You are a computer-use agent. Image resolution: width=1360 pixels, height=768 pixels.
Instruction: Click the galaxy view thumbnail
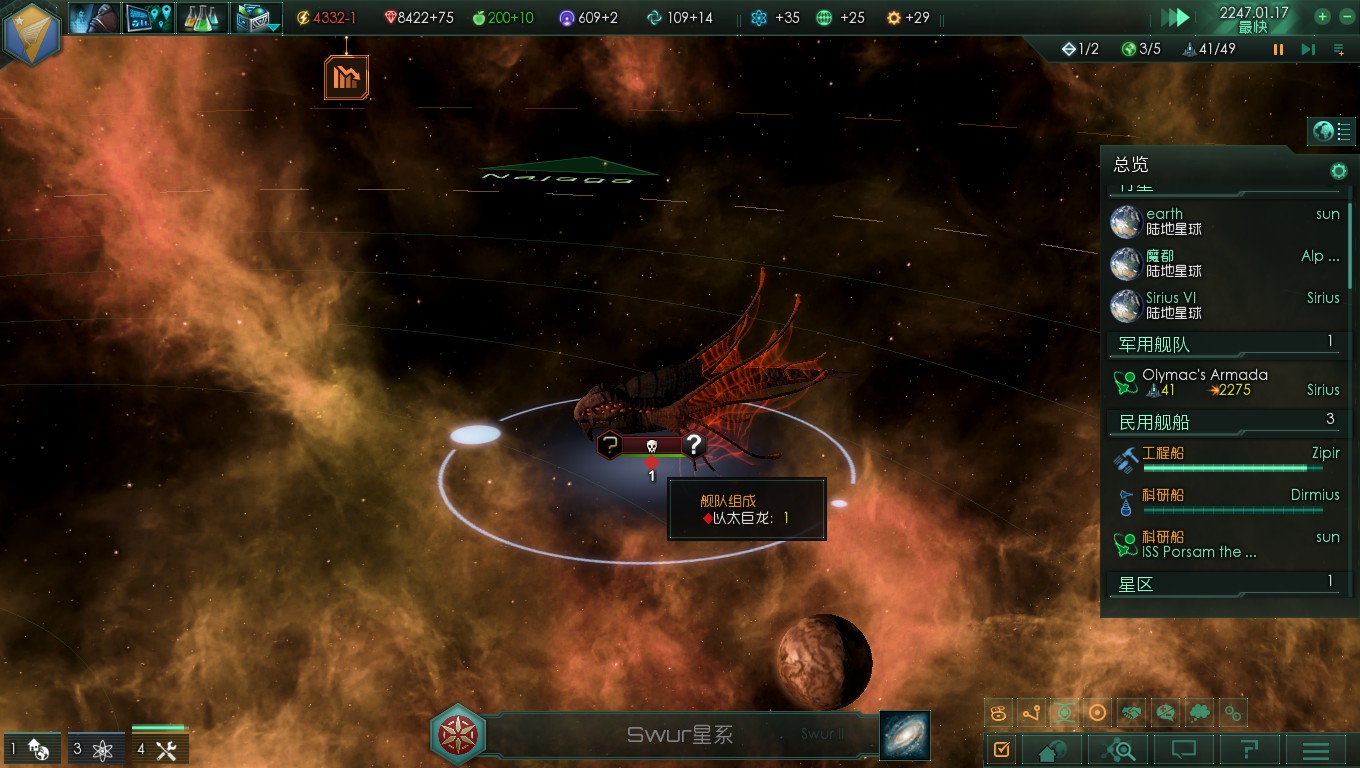(903, 735)
